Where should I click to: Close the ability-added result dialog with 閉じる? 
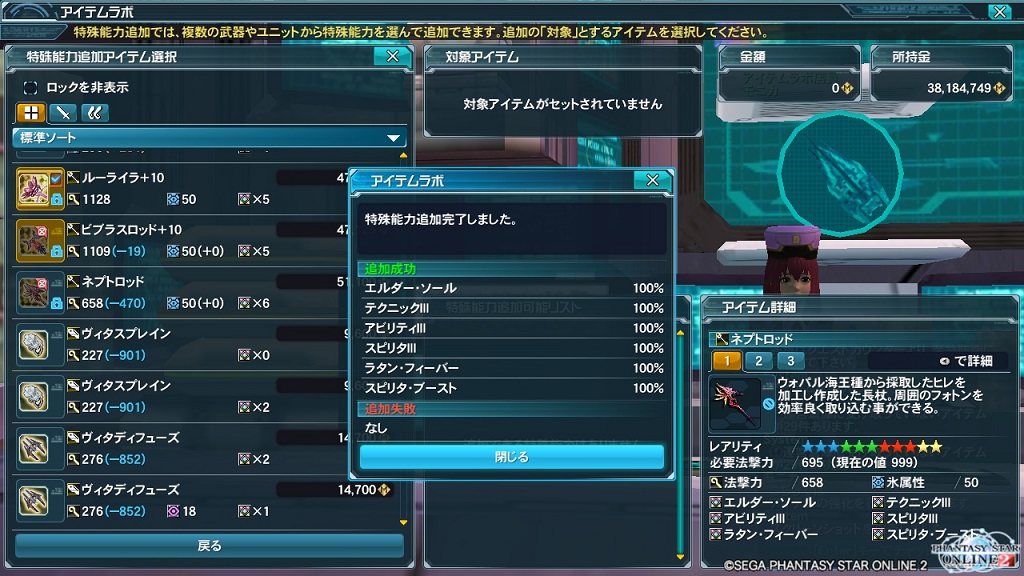pos(511,457)
